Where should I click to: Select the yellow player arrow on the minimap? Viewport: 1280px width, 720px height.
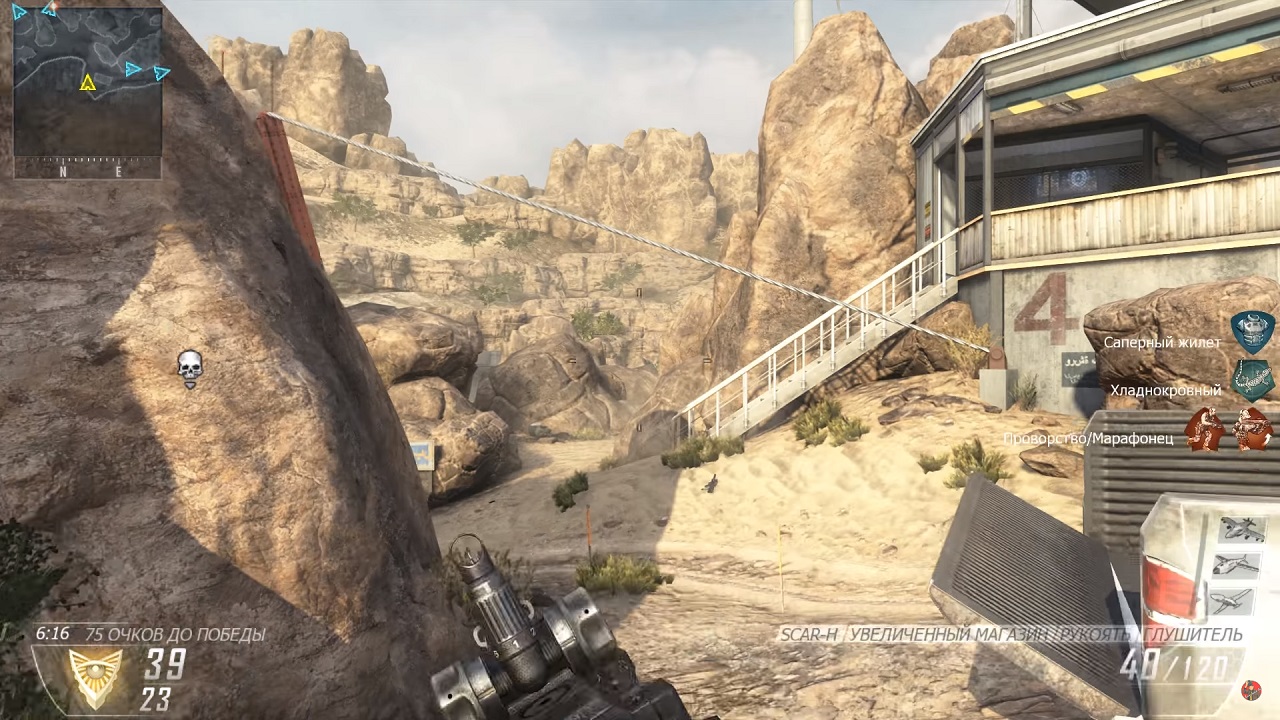(88, 82)
